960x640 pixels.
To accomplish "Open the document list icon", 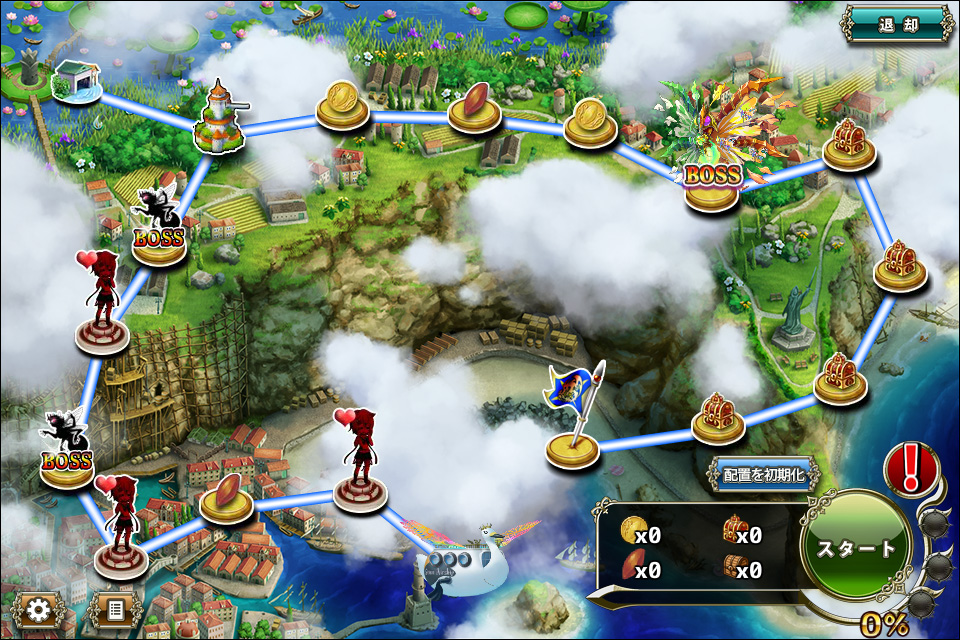I will (x=113, y=609).
